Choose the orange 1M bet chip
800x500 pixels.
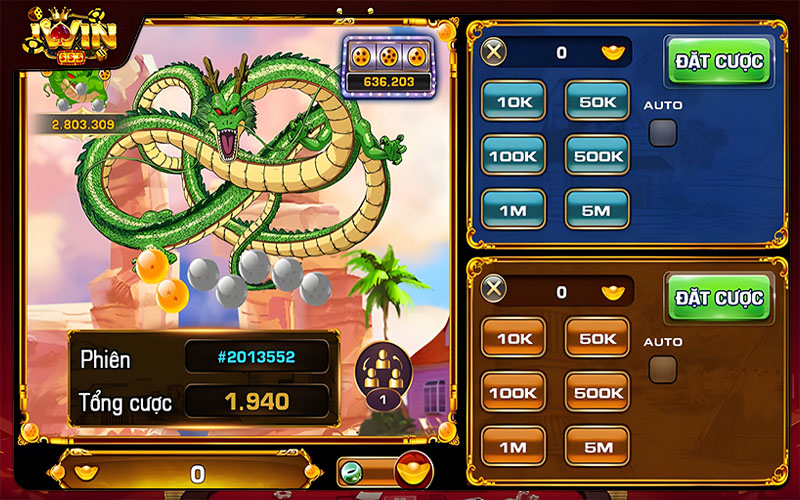coord(514,446)
